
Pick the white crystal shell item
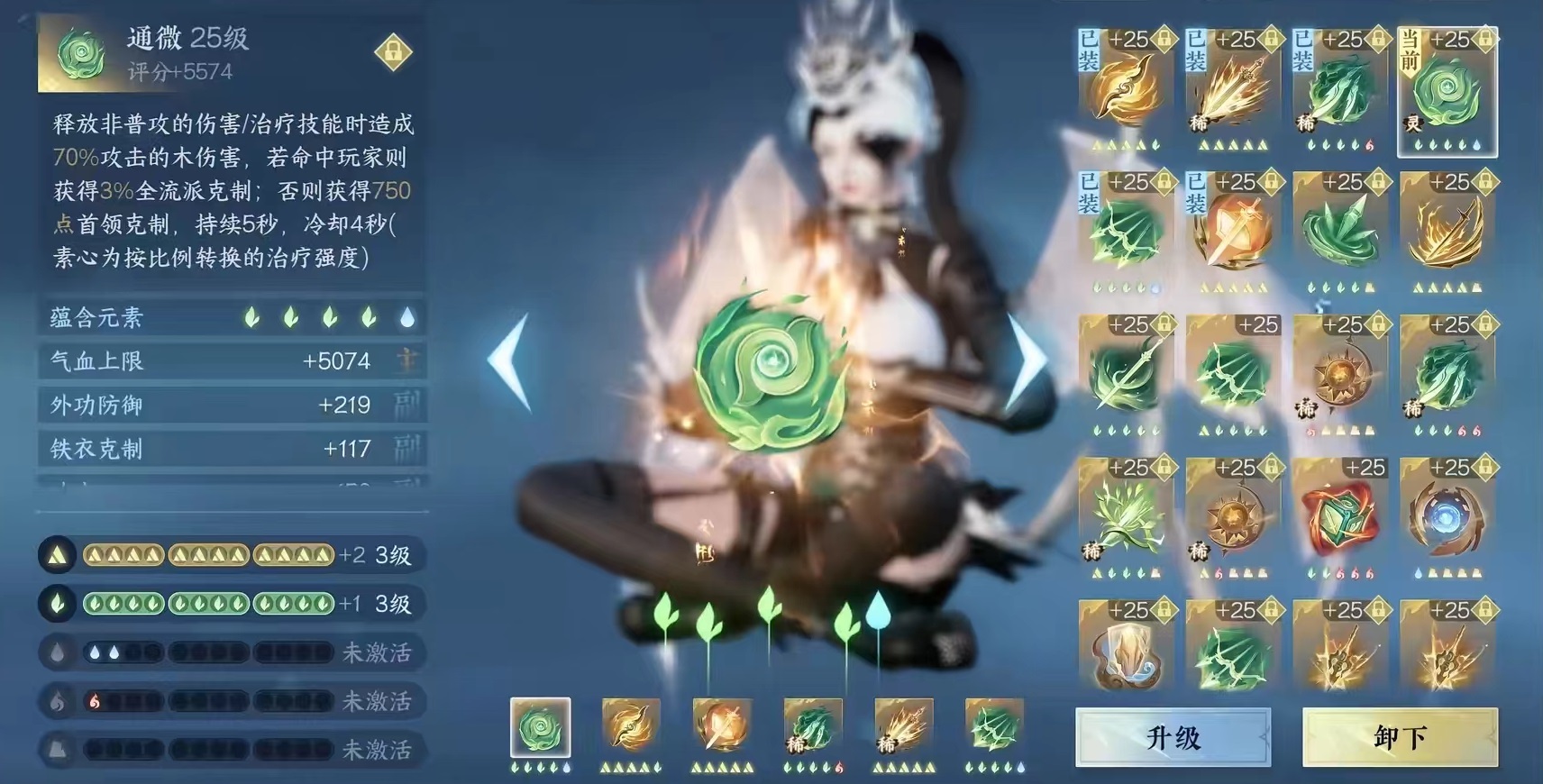pos(1126,657)
